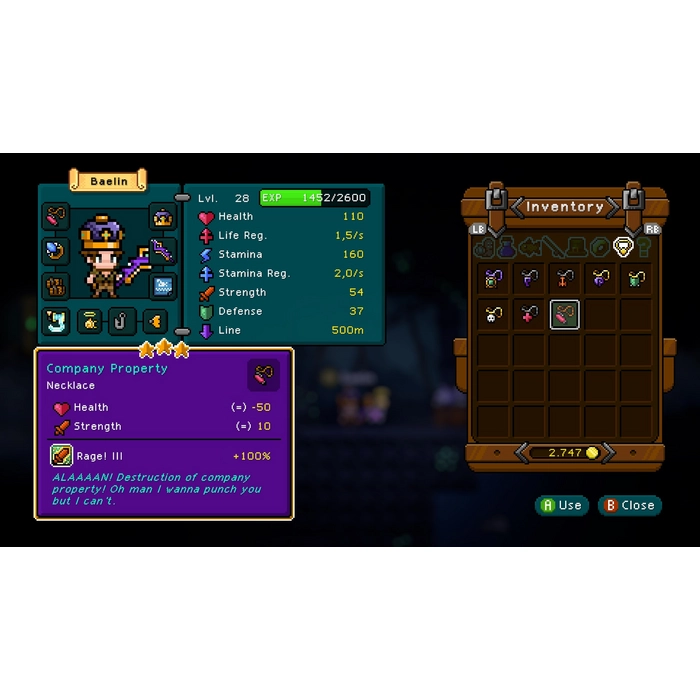Select the skull pendant necklace
700x700 pixels.
[493, 315]
